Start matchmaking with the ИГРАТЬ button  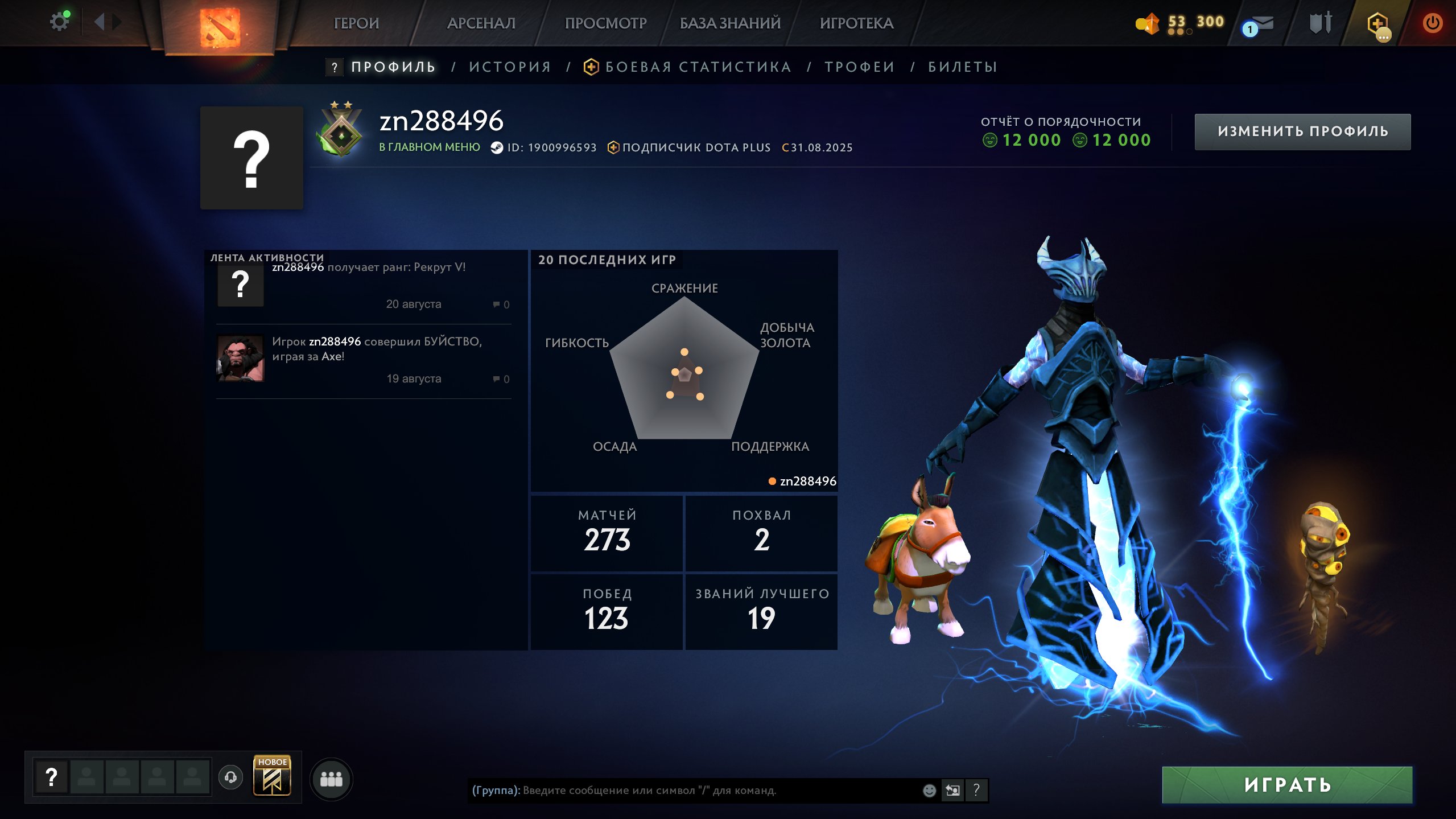[x=1287, y=785]
